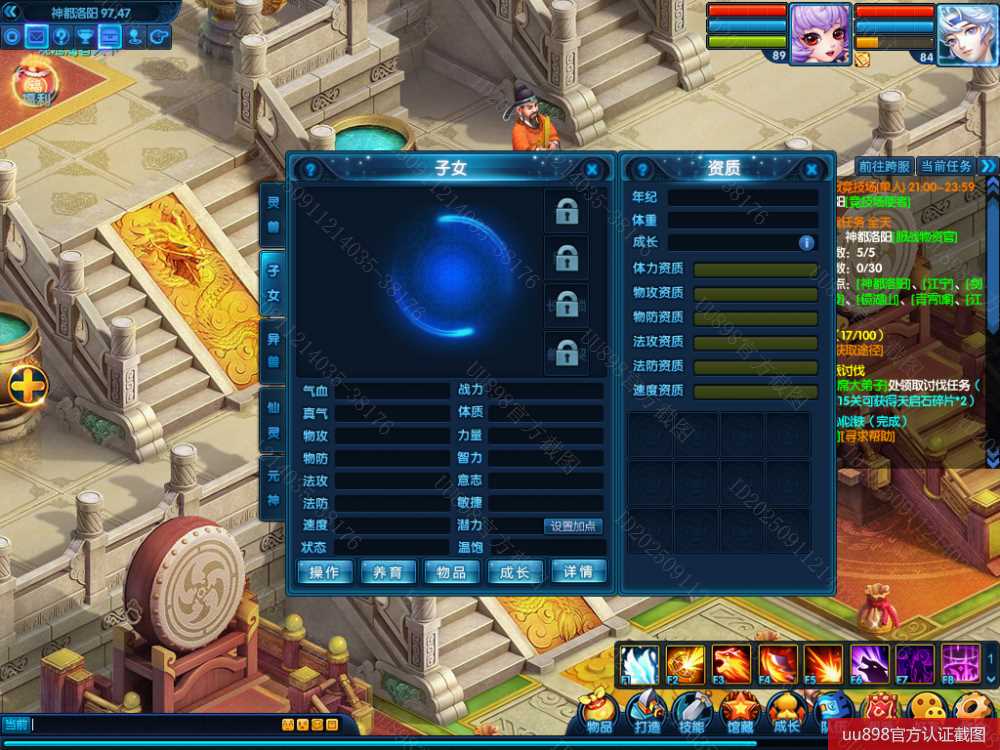Close the 子女 panel
The width and height of the screenshot is (1000, 750).
coord(592,170)
